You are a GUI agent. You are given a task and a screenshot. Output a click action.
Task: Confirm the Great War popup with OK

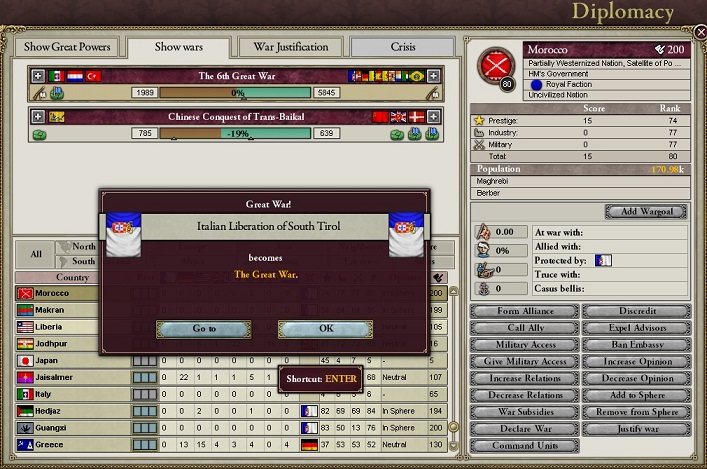coord(325,329)
